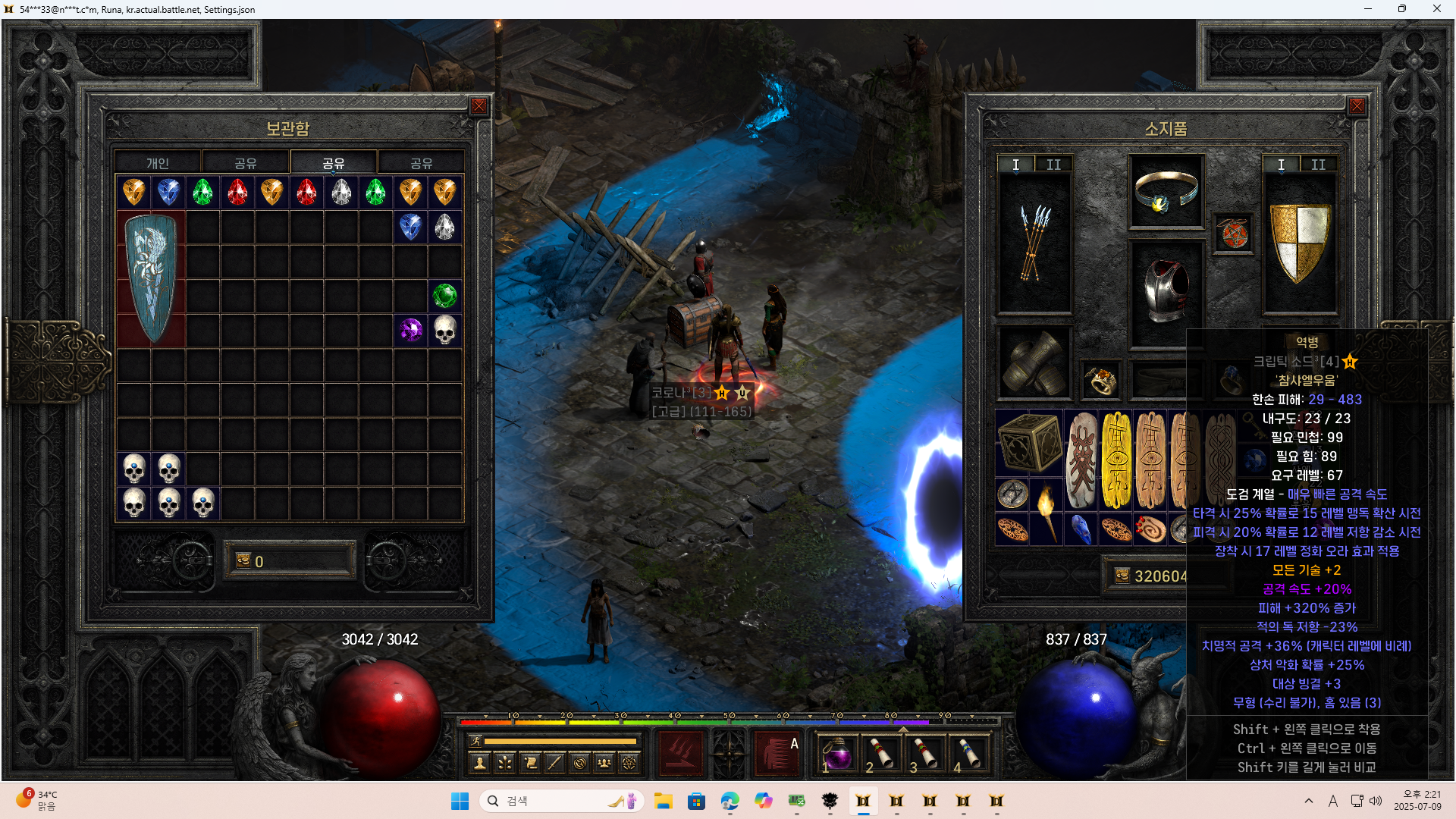The width and height of the screenshot is (1456, 819).
Task: Use the purple rejuvenation potion in belt
Action: tap(837, 755)
